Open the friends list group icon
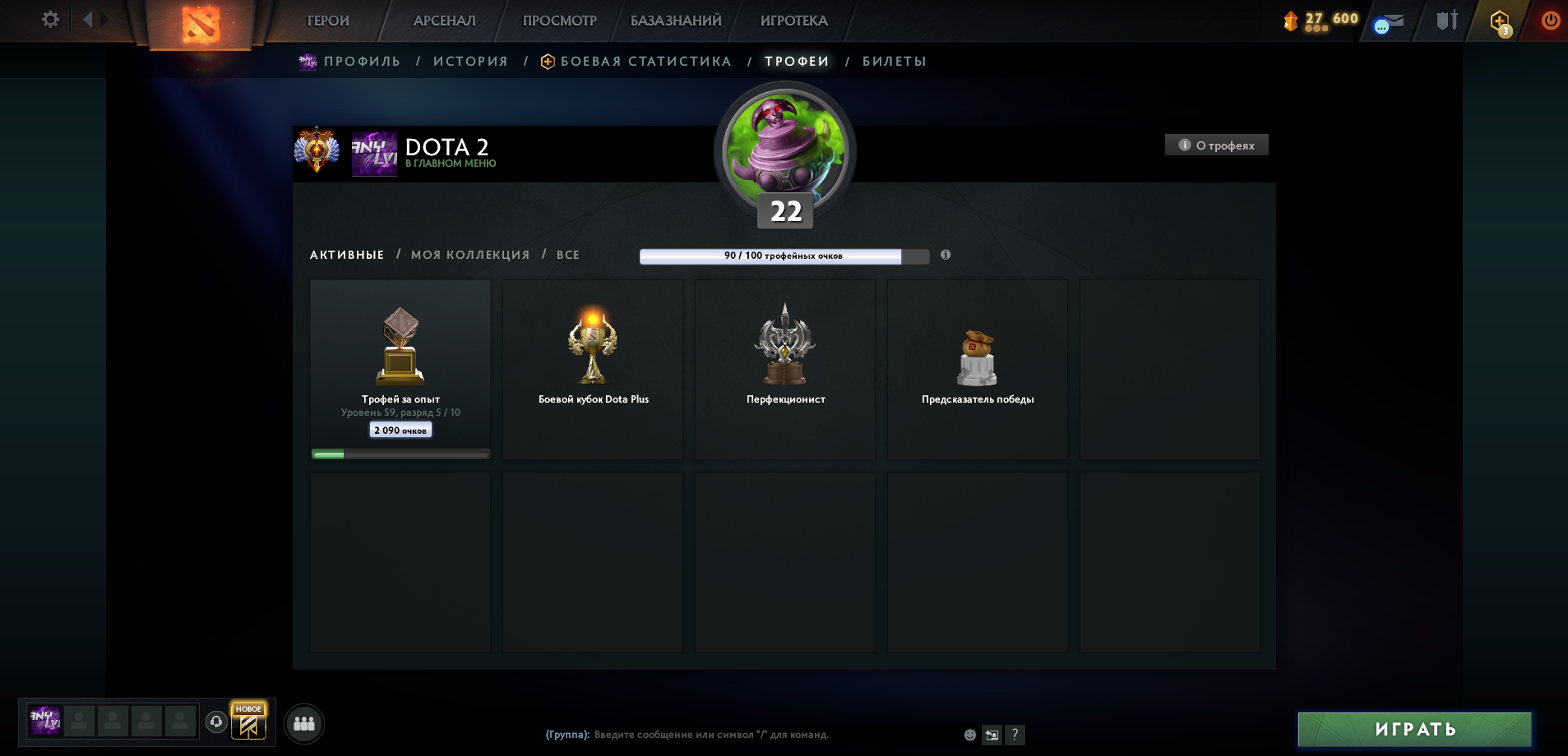1568x756 pixels. [x=304, y=723]
